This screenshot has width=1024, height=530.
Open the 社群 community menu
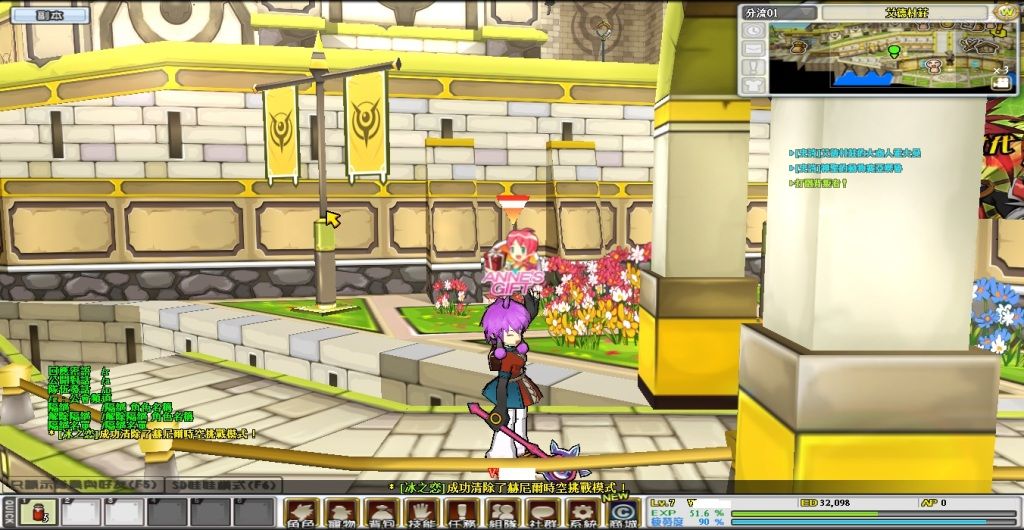543,512
